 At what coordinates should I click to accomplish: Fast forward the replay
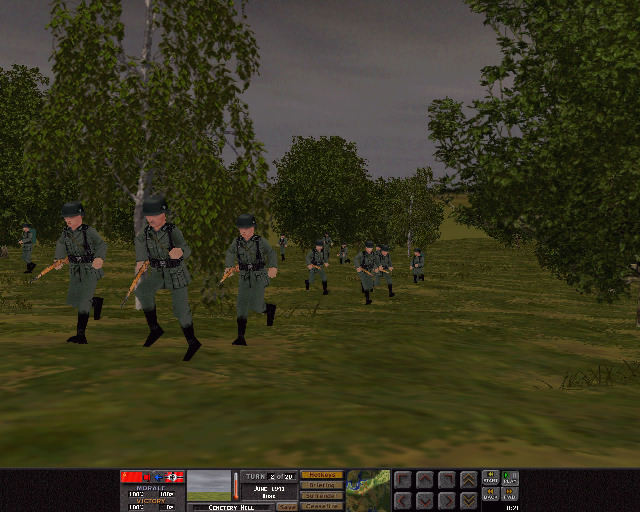[x=511, y=494]
